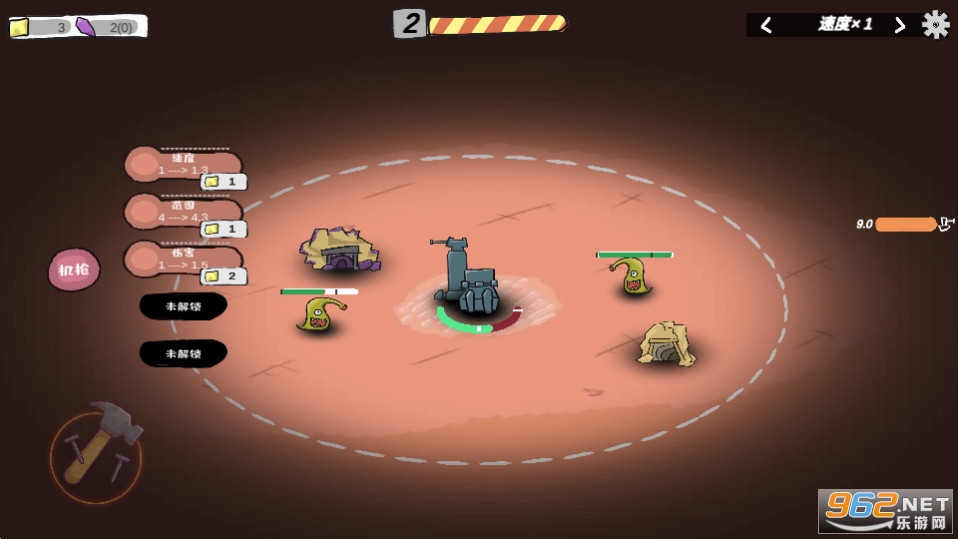The width and height of the screenshot is (958, 539).
Task: Buy the 范围 range upgrade
Action: tap(185, 213)
